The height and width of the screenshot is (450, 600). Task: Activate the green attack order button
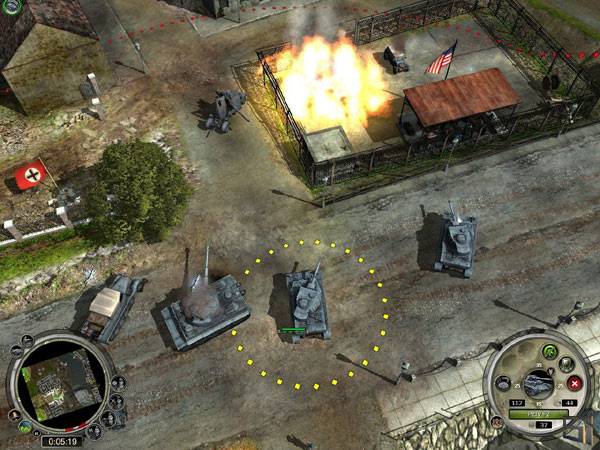pyautogui.click(x=549, y=350)
